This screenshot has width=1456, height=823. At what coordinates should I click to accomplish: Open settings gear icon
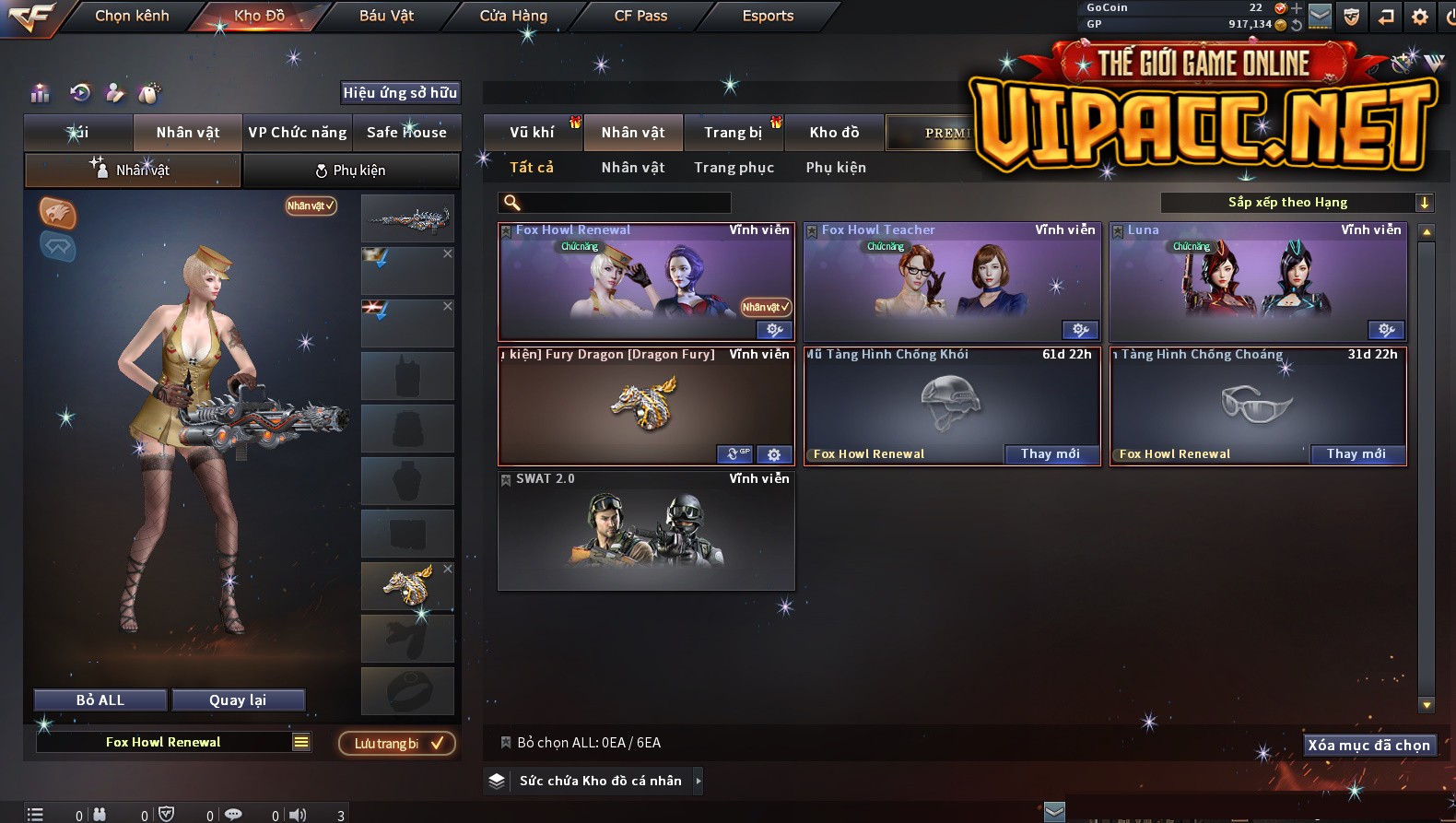[1419, 17]
